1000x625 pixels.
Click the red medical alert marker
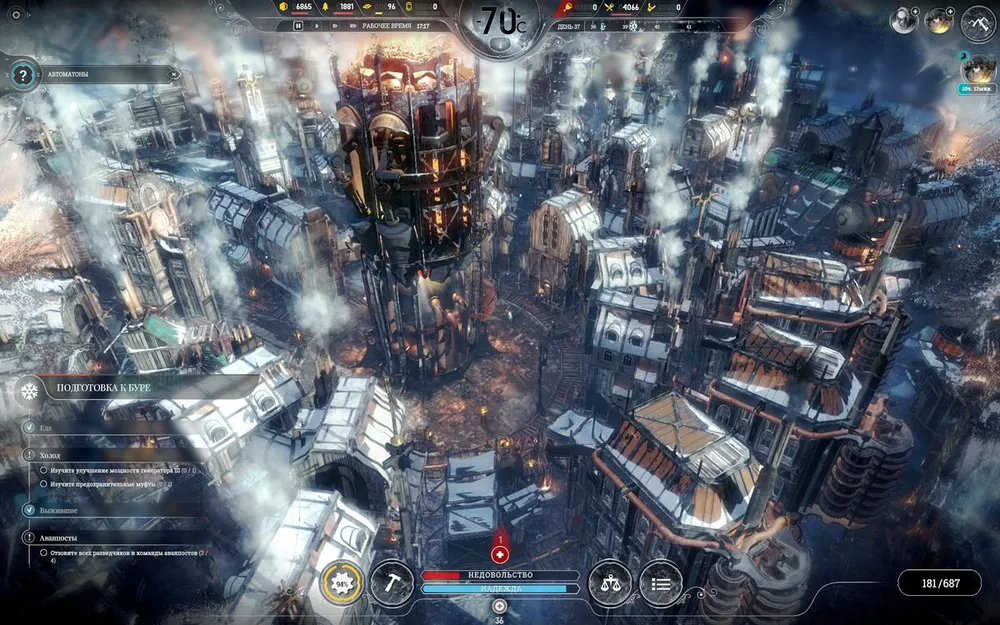pyautogui.click(x=500, y=554)
